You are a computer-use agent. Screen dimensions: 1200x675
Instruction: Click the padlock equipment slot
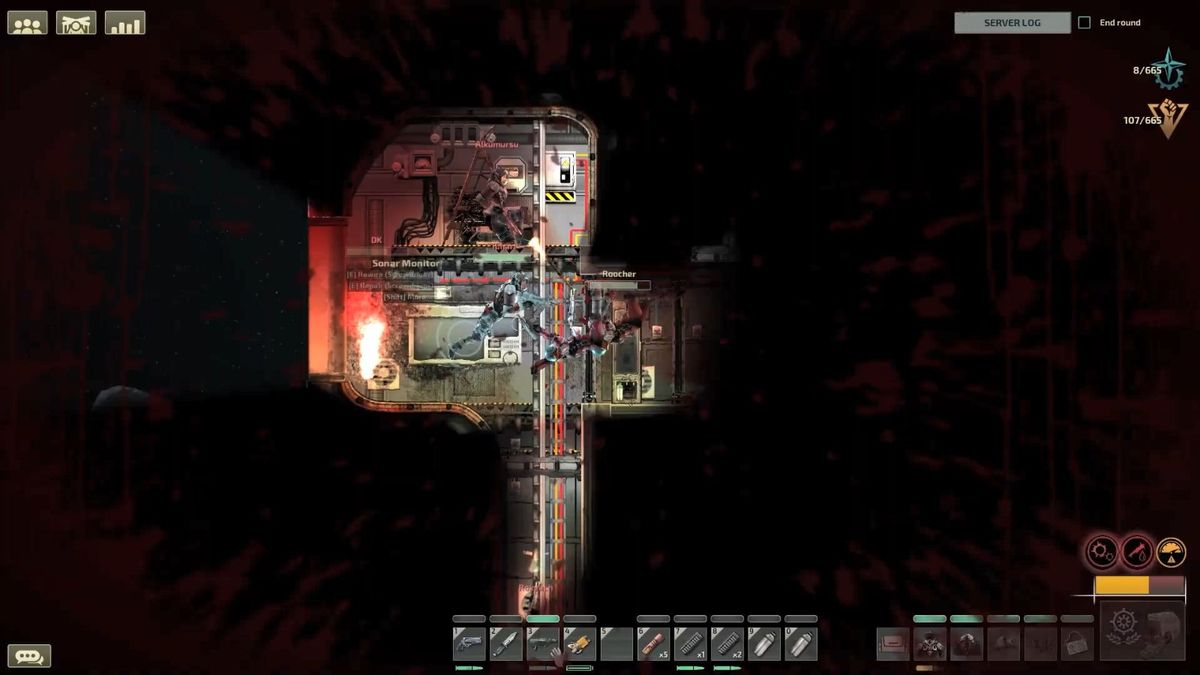coord(1077,644)
